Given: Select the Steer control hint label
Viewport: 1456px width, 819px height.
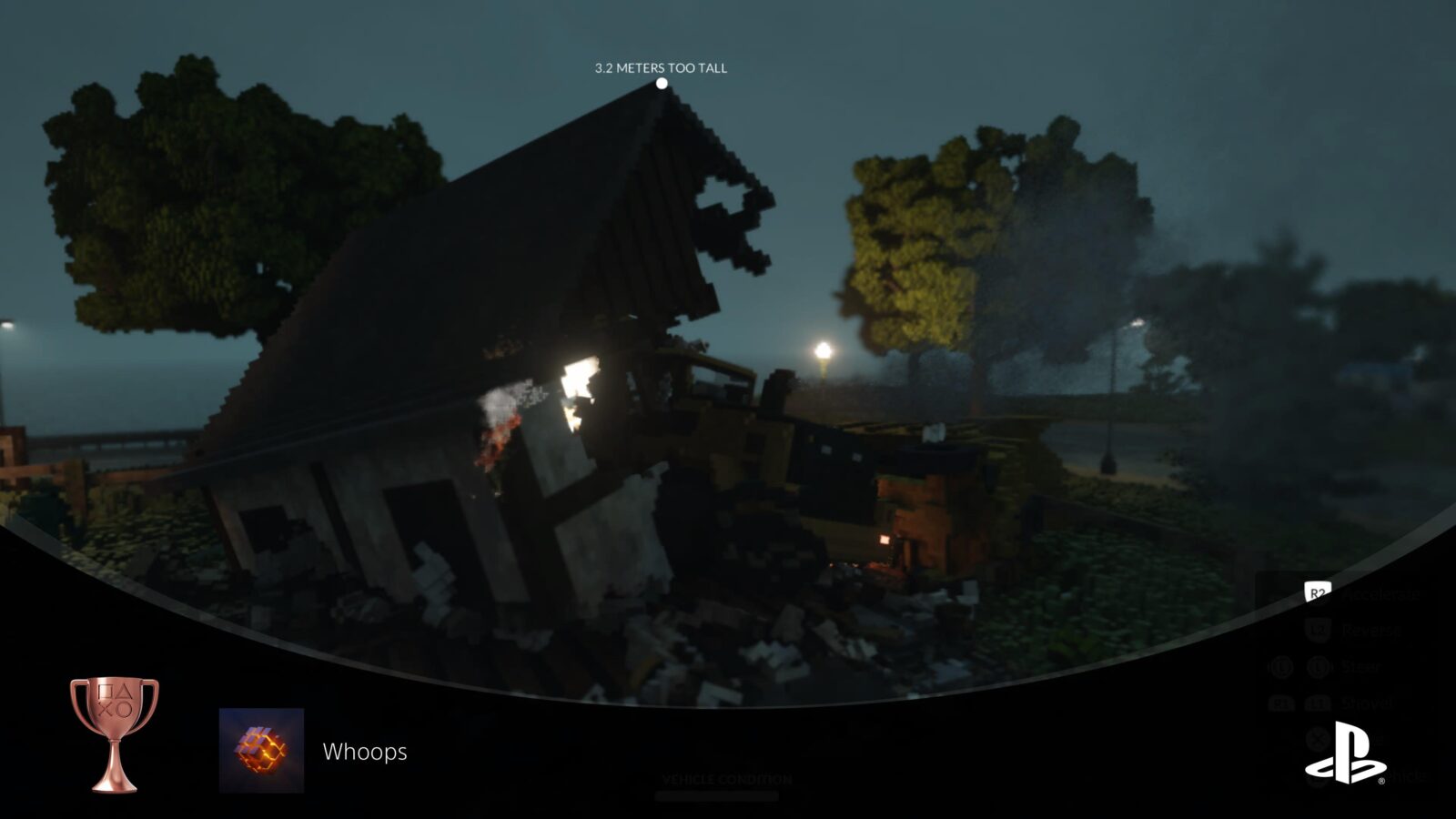Looking at the screenshot, I should [1362, 665].
